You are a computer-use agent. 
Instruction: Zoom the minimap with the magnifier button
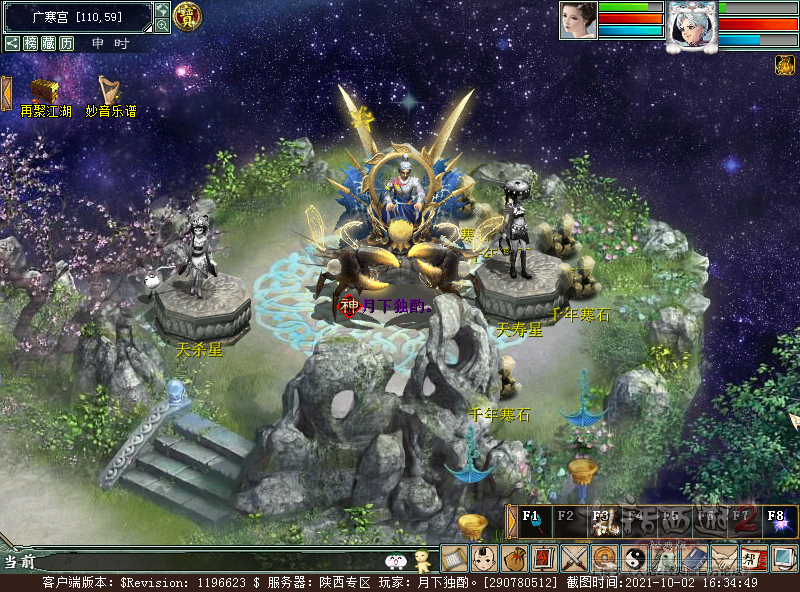pyautogui.click(x=162, y=25)
